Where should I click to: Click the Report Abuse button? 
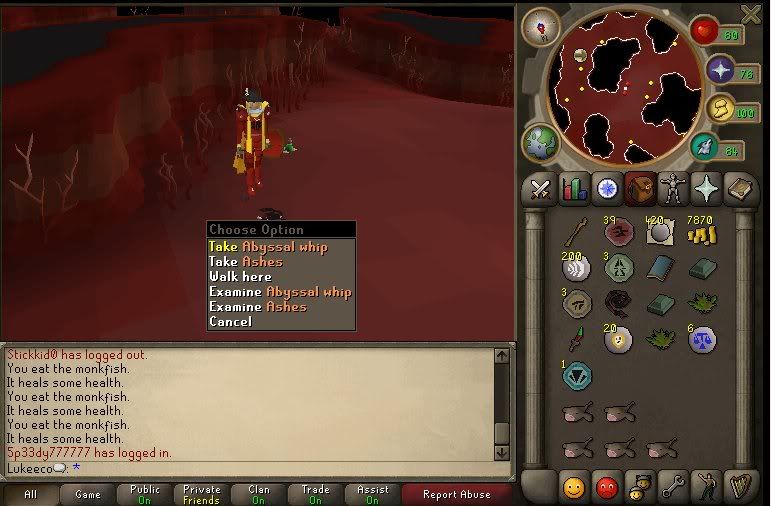[x=455, y=494]
